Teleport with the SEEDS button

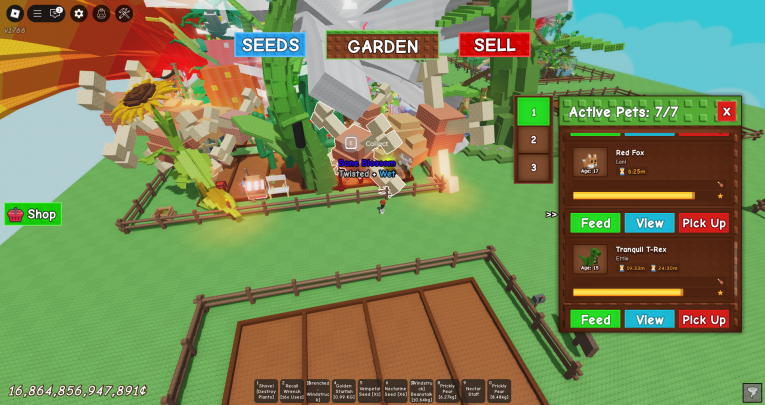[270, 45]
